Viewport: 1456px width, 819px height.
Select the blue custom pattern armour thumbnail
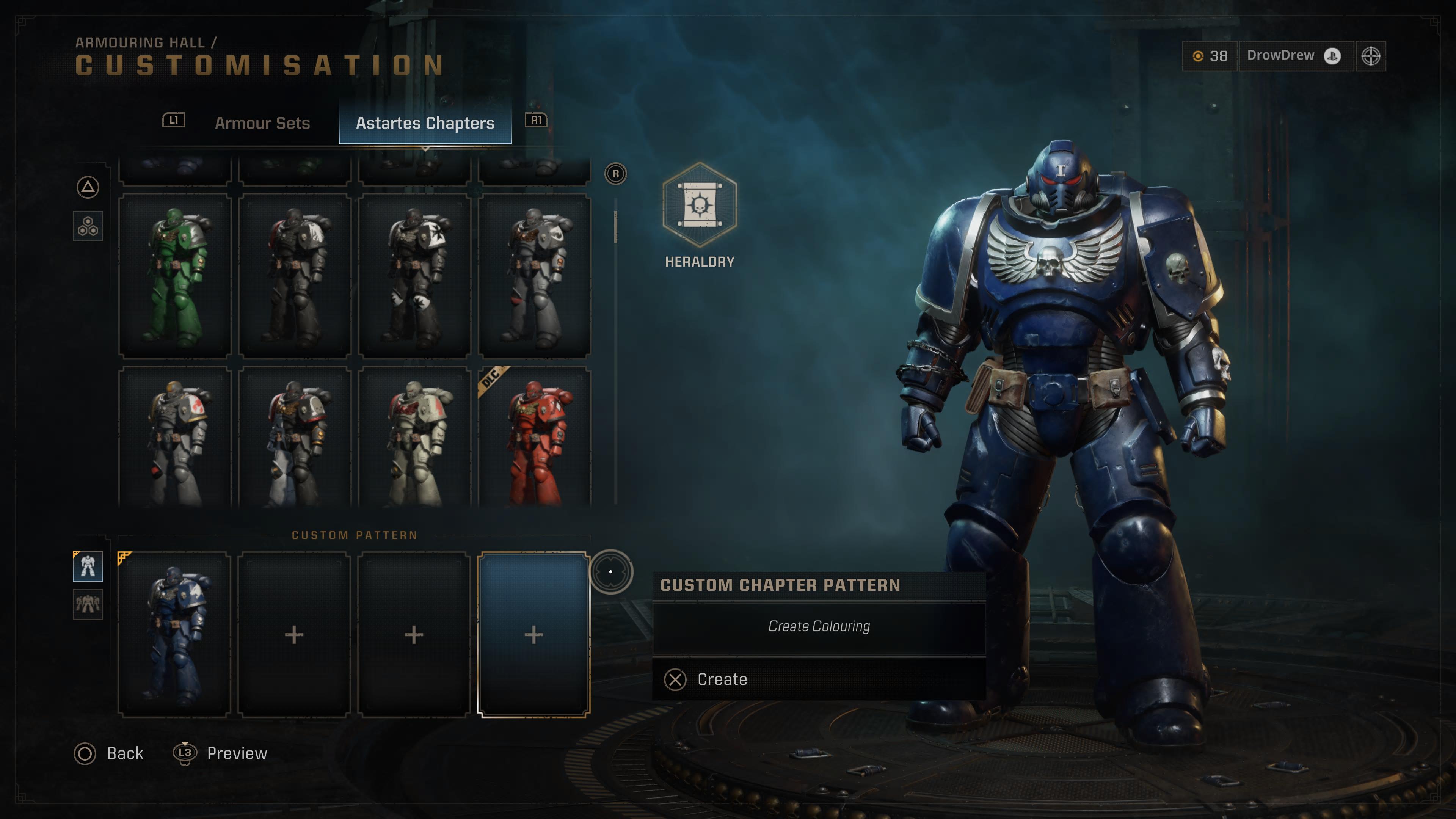[174, 634]
